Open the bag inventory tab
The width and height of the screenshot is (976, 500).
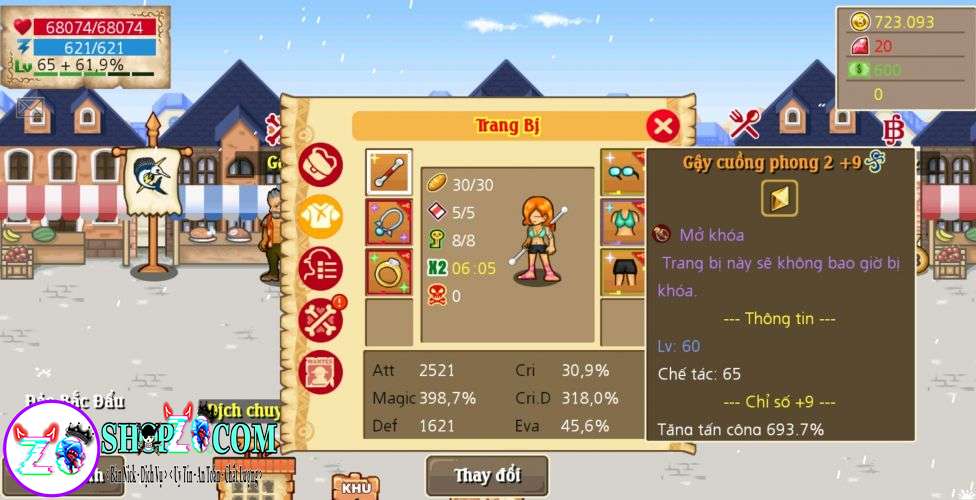tap(320, 165)
